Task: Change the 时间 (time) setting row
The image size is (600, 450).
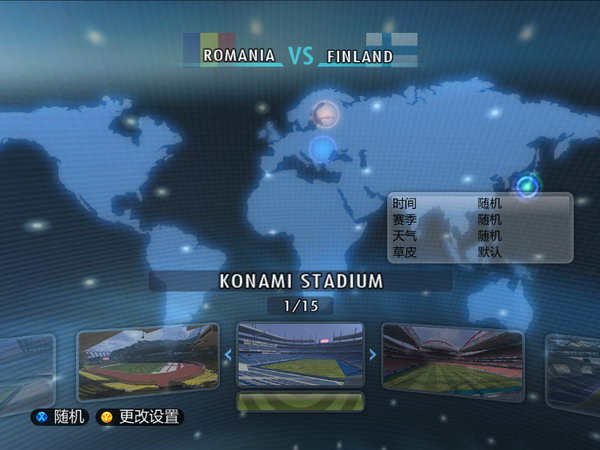Action: 479,203
